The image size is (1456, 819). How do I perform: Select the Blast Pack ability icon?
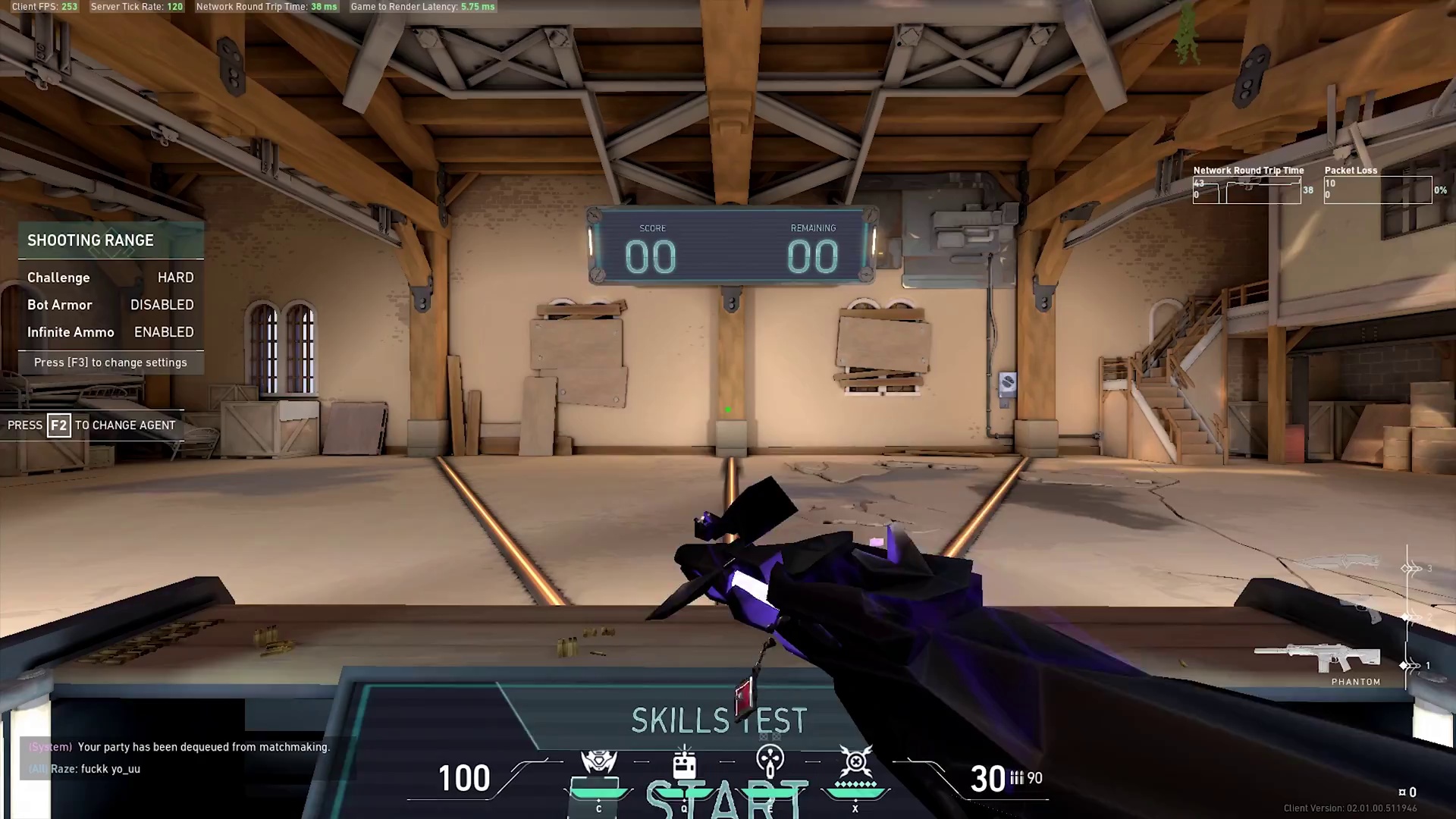click(684, 762)
